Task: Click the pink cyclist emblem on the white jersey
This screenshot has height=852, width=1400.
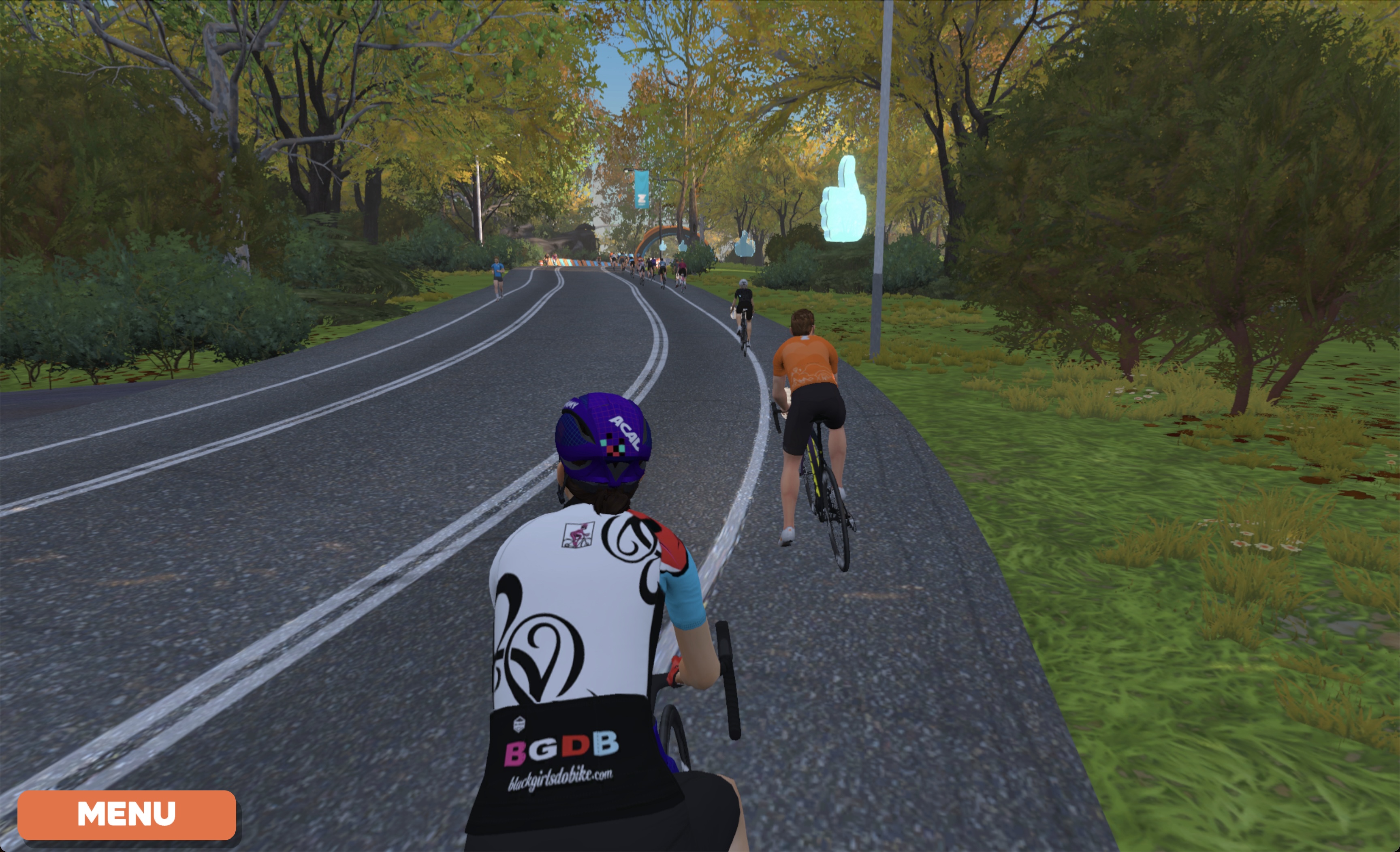Action: click(x=578, y=534)
